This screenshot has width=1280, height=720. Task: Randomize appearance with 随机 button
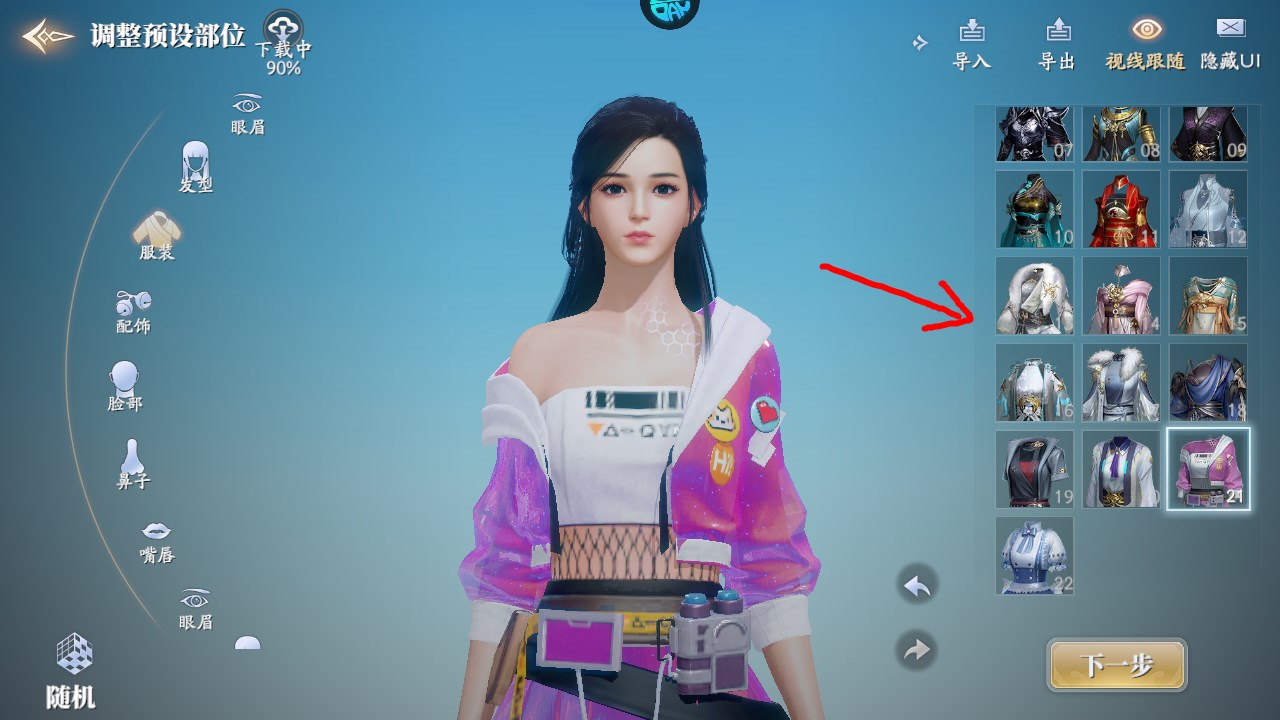coord(72,670)
